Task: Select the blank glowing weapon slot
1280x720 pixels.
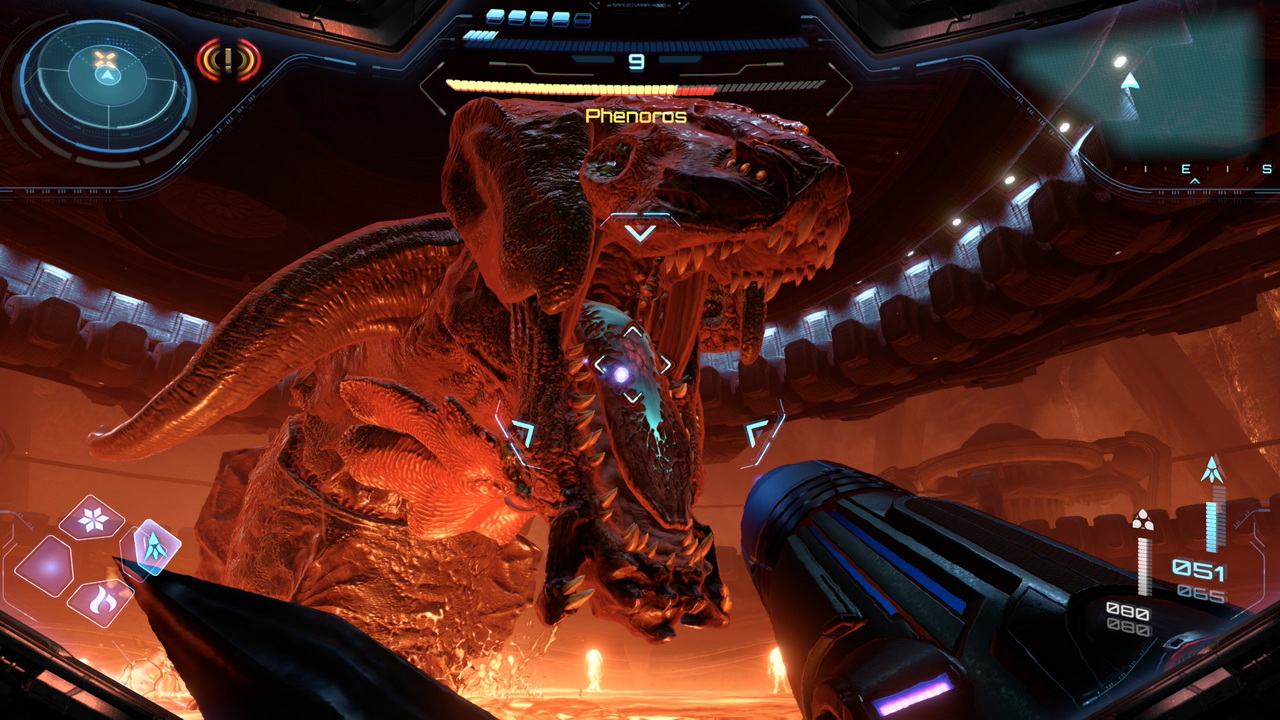Action: coord(44,565)
